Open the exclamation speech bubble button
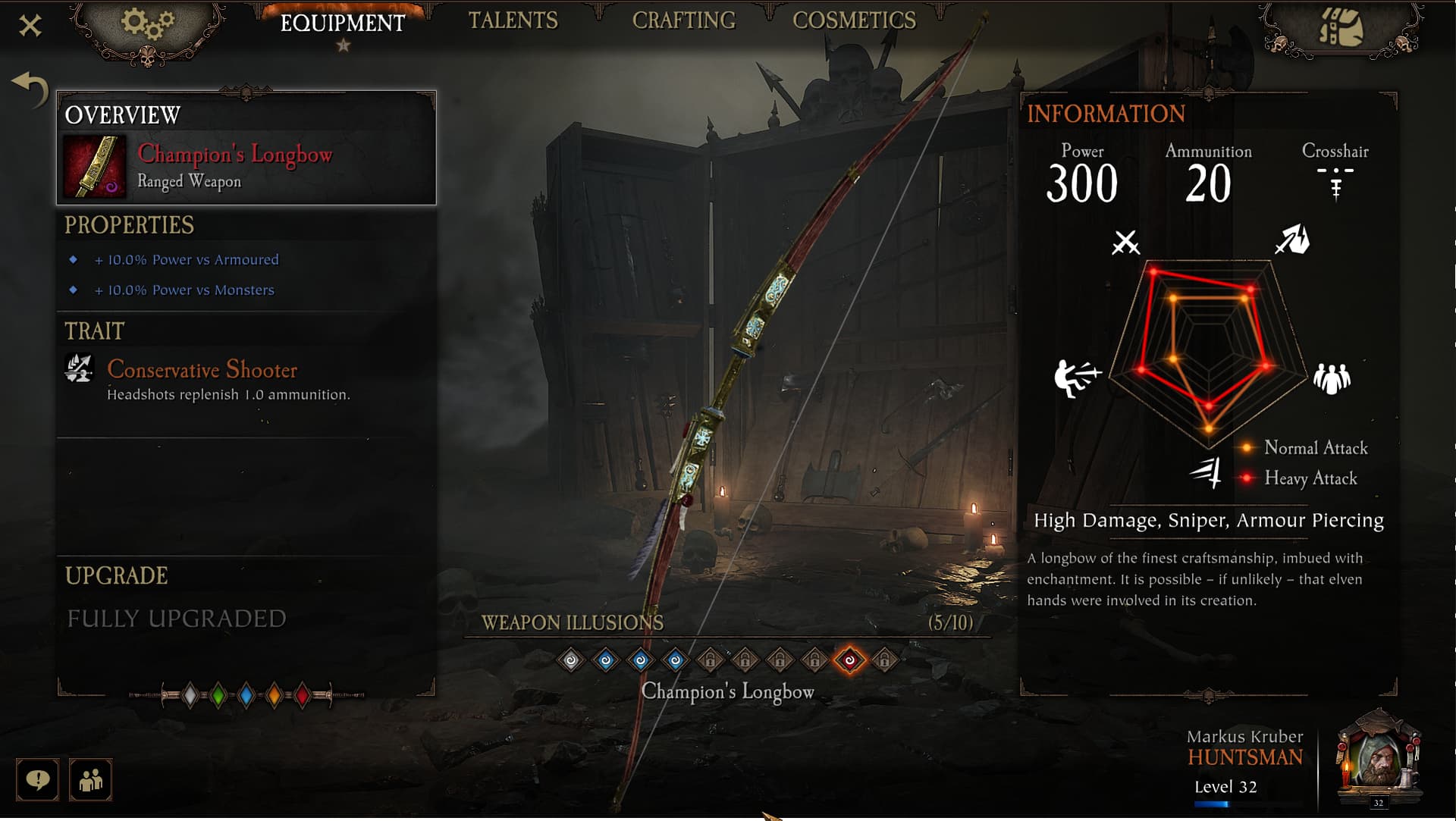The image size is (1456, 821). click(37, 779)
